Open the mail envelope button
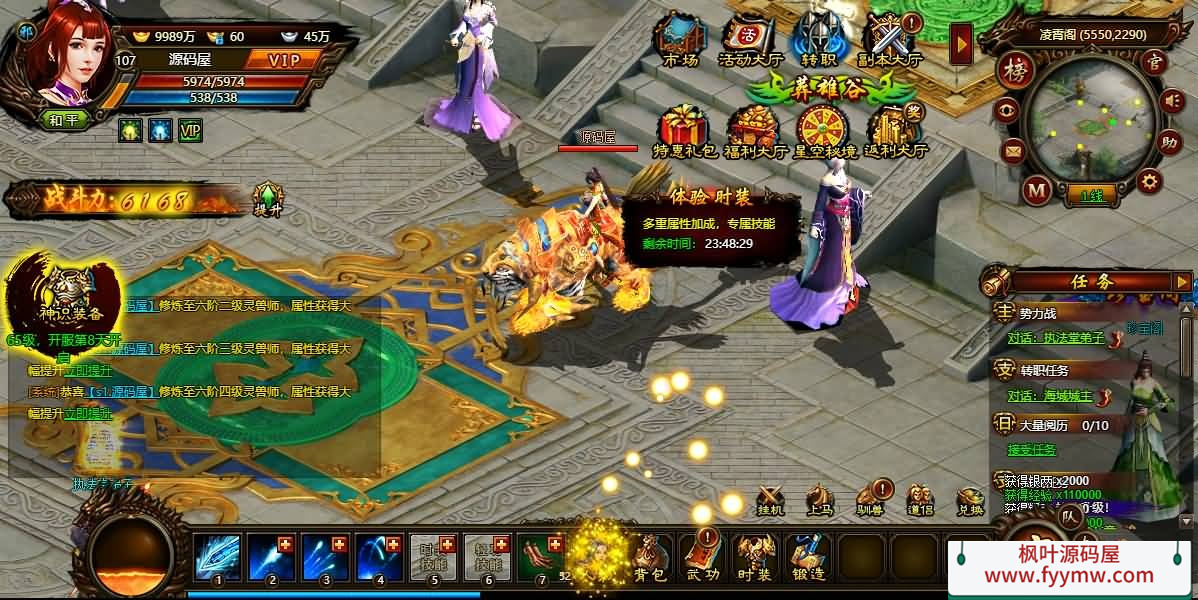 click(x=1013, y=151)
